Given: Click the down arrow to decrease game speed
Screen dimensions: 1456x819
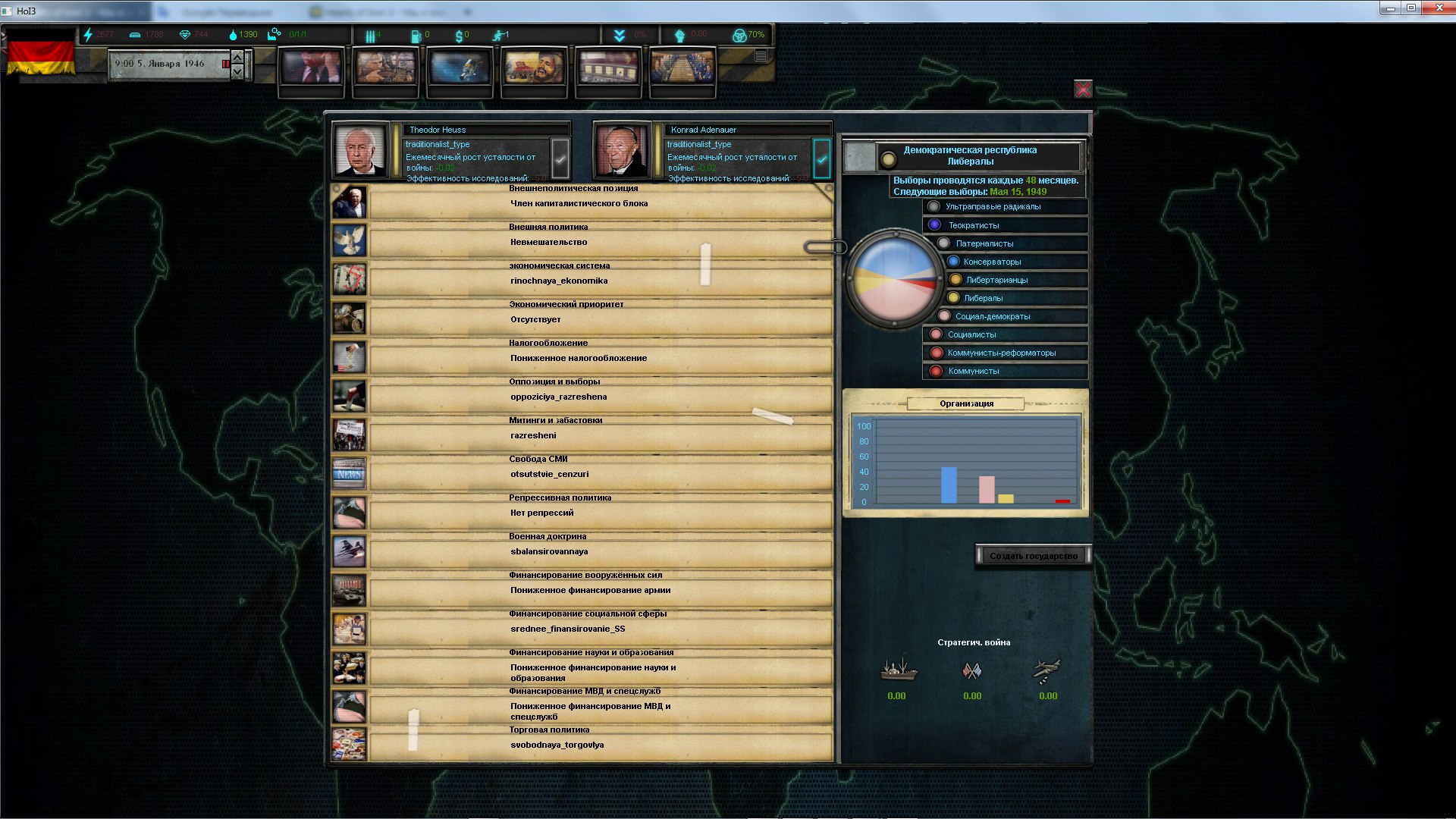Looking at the screenshot, I should 237,73.
